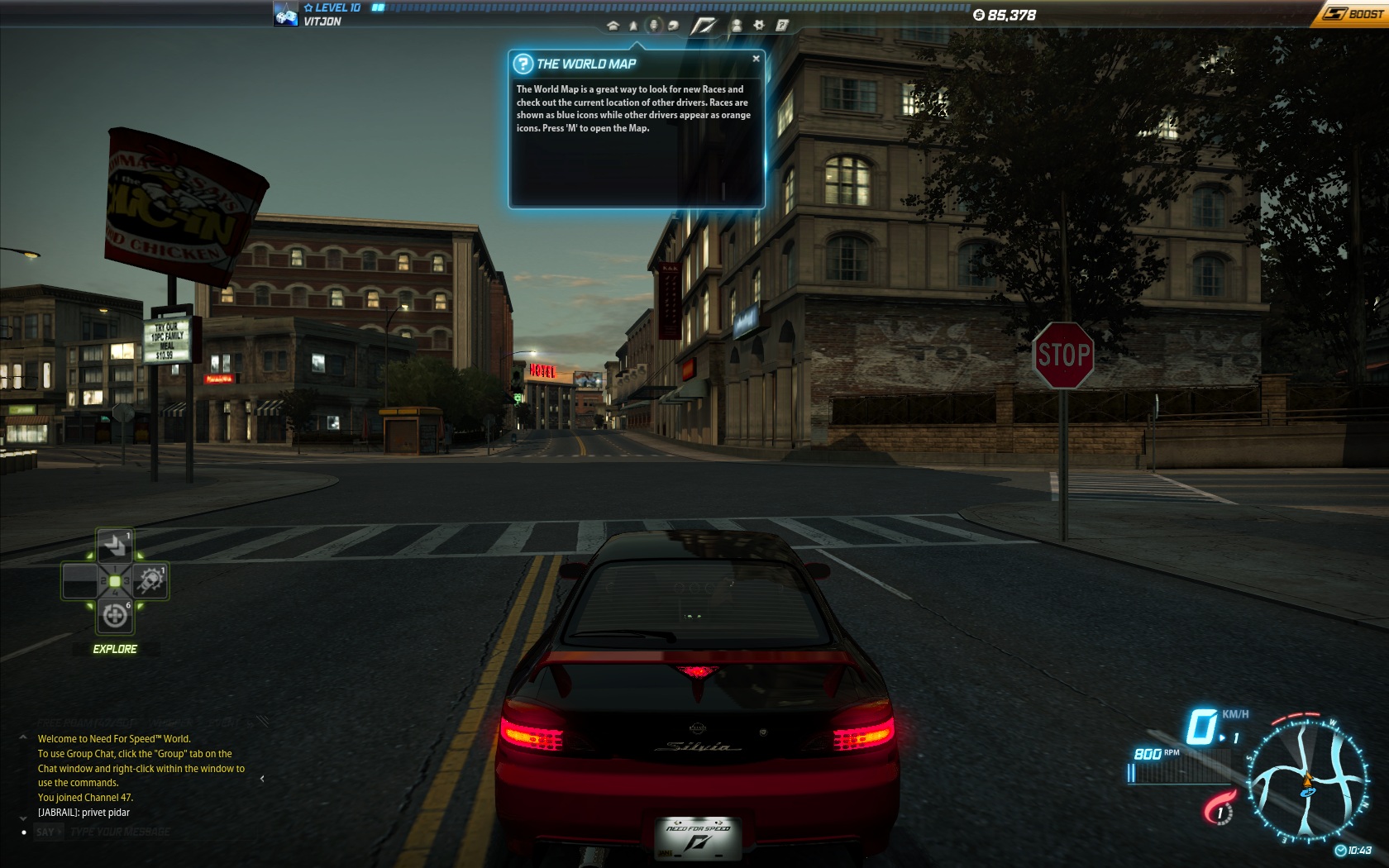Use the tire and gear powerup slot
Image resolution: width=1389 pixels, height=868 pixels.
[x=150, y=581]
